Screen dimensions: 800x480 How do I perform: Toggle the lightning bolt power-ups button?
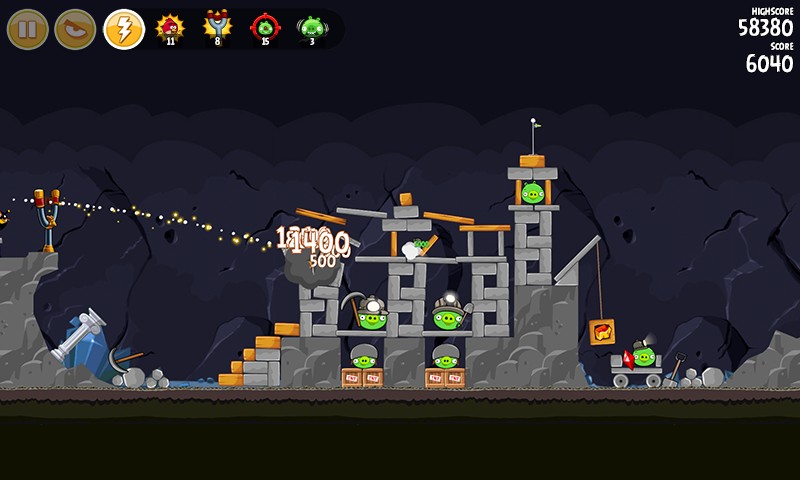pos(124,29)
